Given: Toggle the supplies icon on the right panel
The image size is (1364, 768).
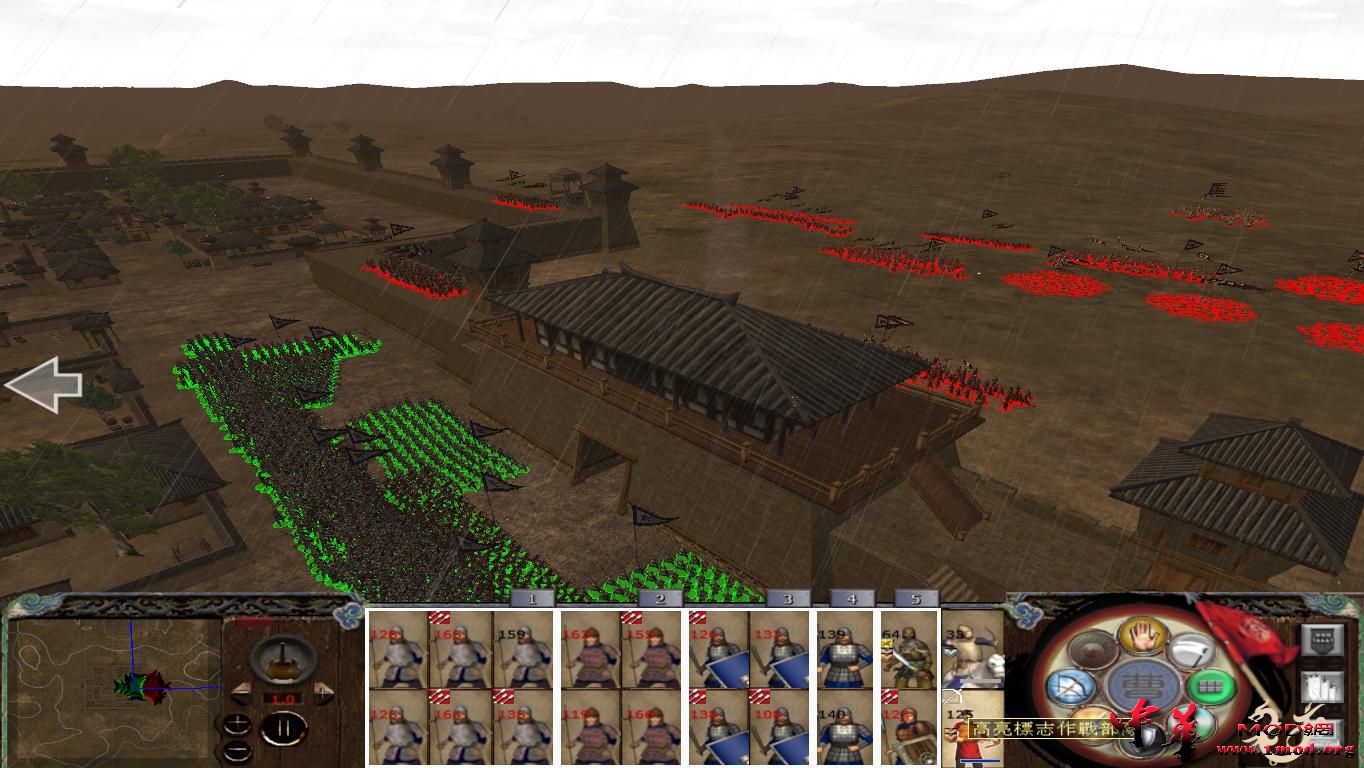Looking at the screenshot, I should coord(1323,687).
